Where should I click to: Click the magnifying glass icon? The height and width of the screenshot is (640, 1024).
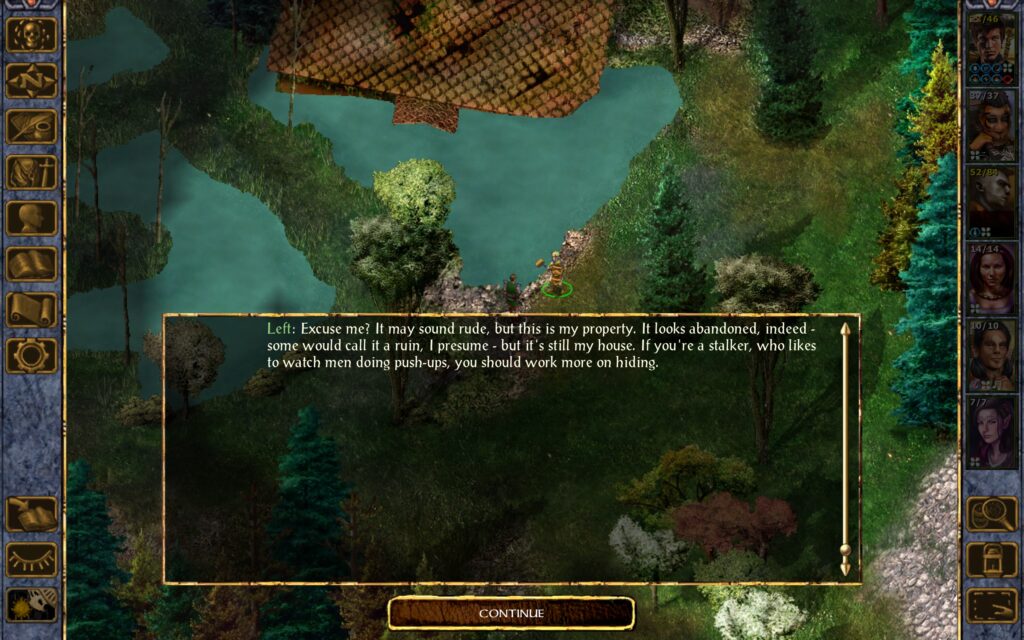click(991, 514)
